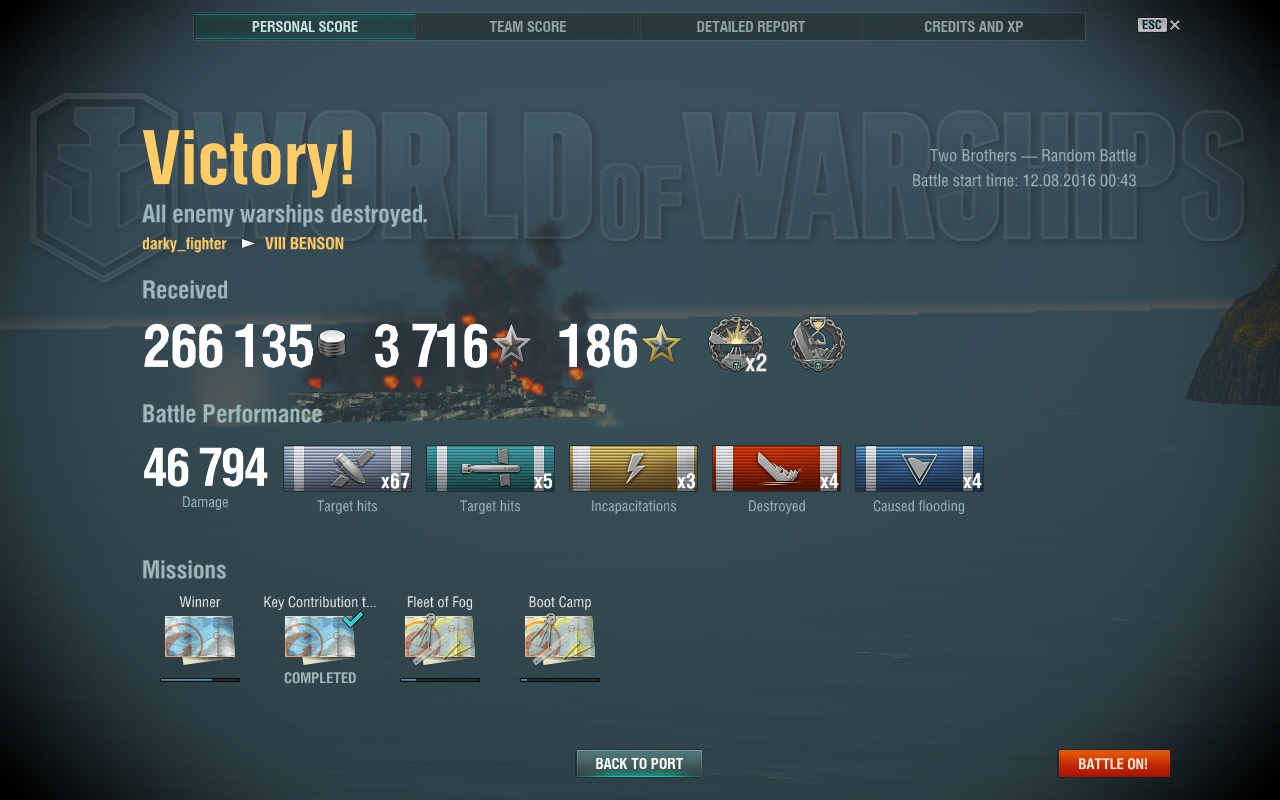The image size is (1280, 800).
Task: Click the hourglass achievement medal
Action: coord(817,345)
